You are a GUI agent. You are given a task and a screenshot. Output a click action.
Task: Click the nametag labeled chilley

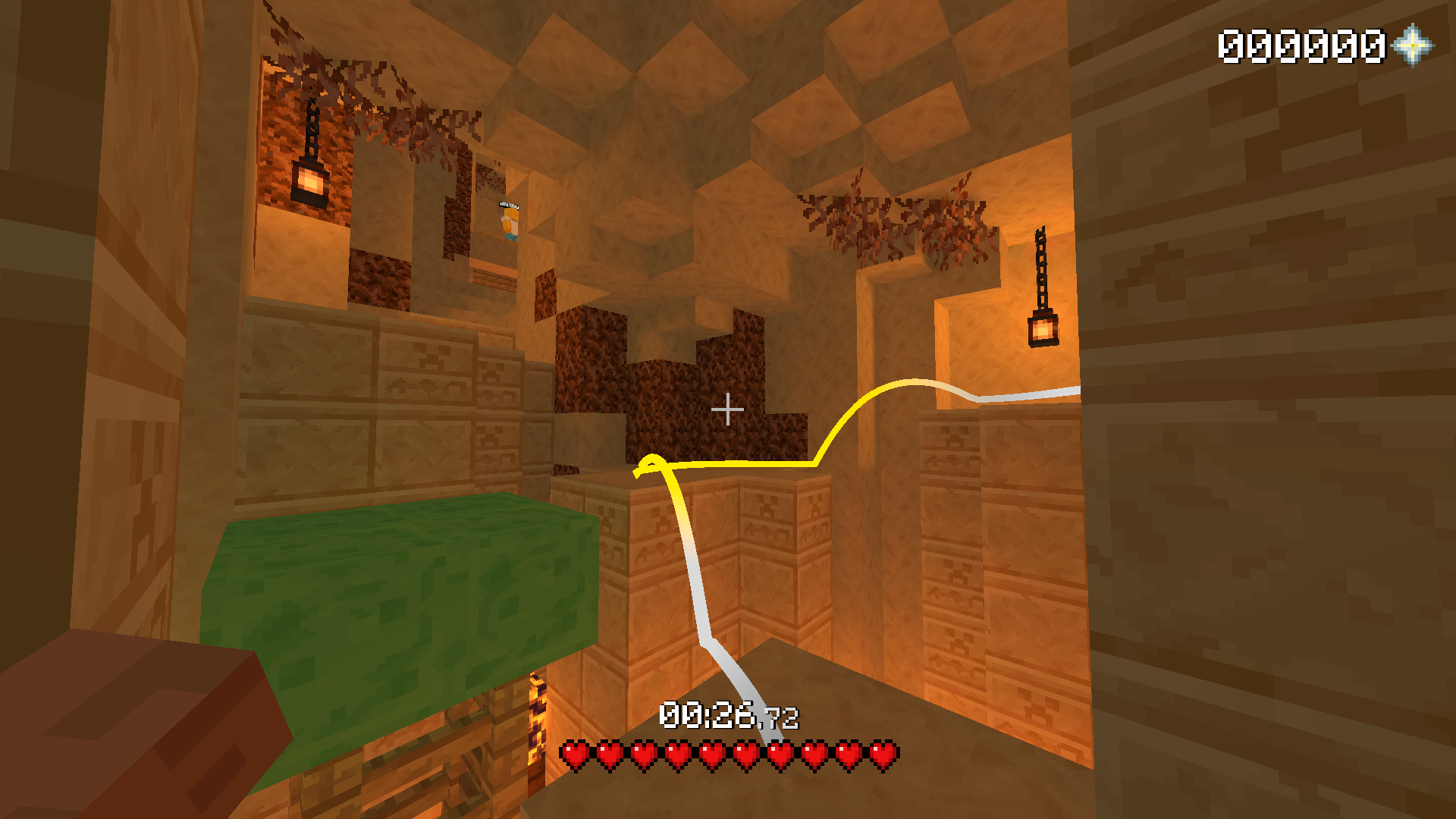pos(509,206)
